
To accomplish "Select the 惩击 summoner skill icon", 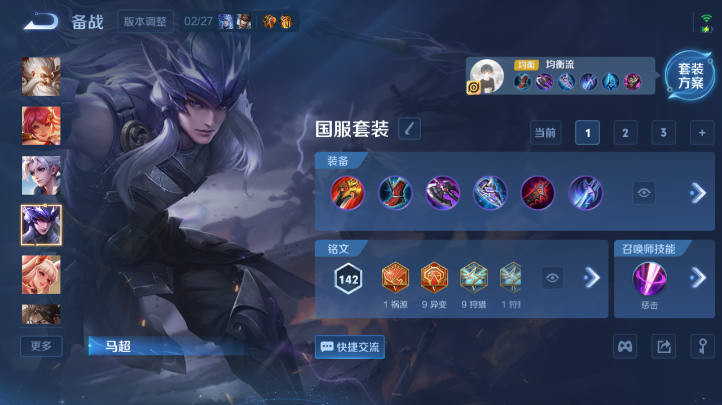I will [649, 279].
